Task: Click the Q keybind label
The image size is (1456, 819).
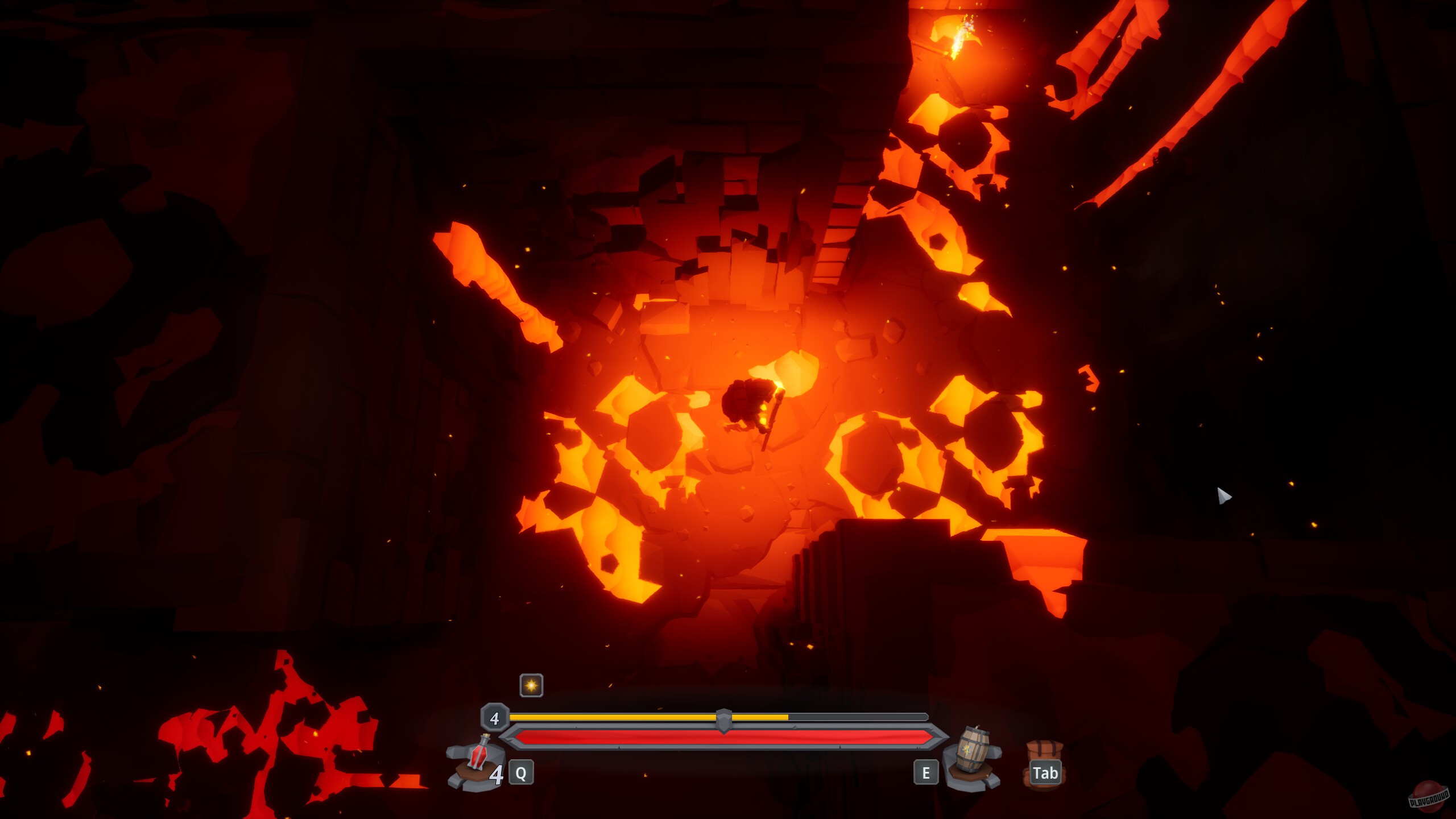Action: tap(520, 772)
